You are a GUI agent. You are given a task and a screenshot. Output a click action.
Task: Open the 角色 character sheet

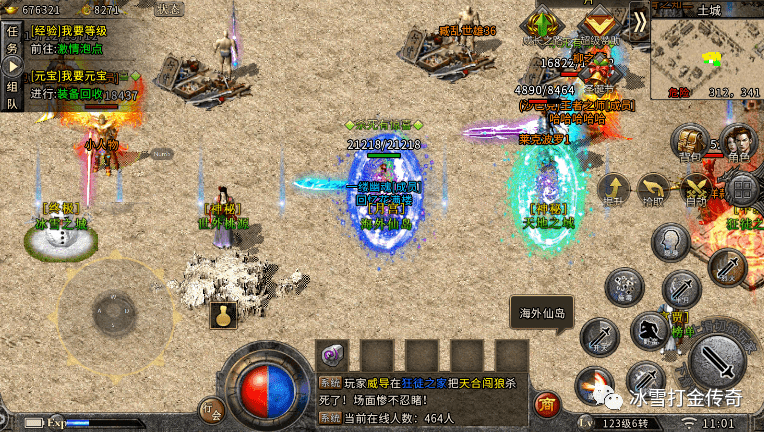click(x=738, y=142)
